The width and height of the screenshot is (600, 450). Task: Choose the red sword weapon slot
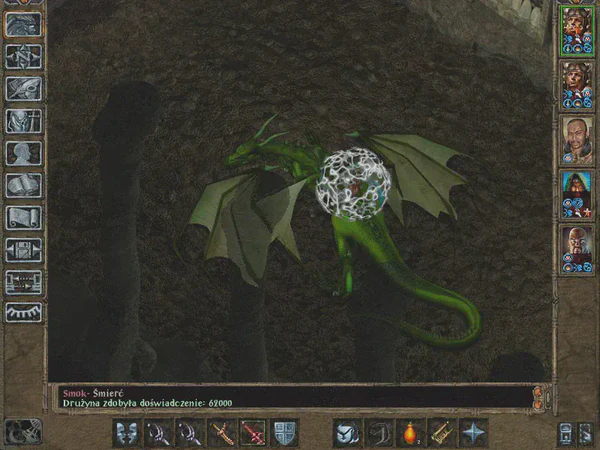point(253,432)
